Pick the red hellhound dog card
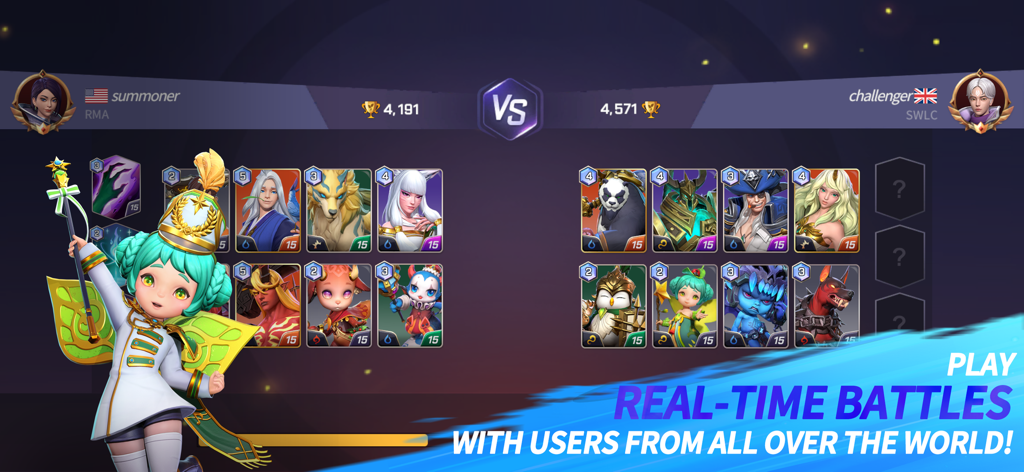 click(827, 306)
